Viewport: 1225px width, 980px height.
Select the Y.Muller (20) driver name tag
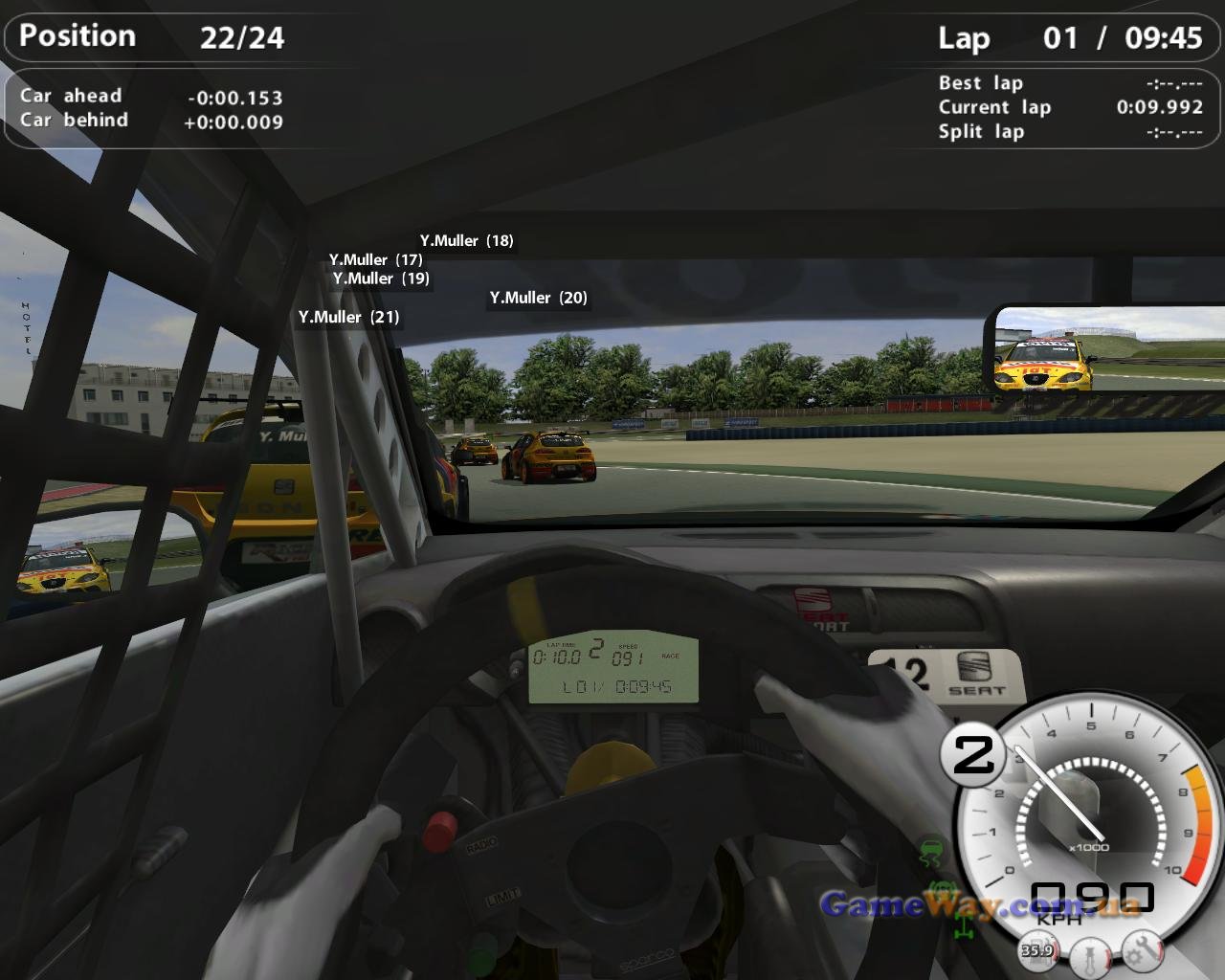(x=538, y=298)
